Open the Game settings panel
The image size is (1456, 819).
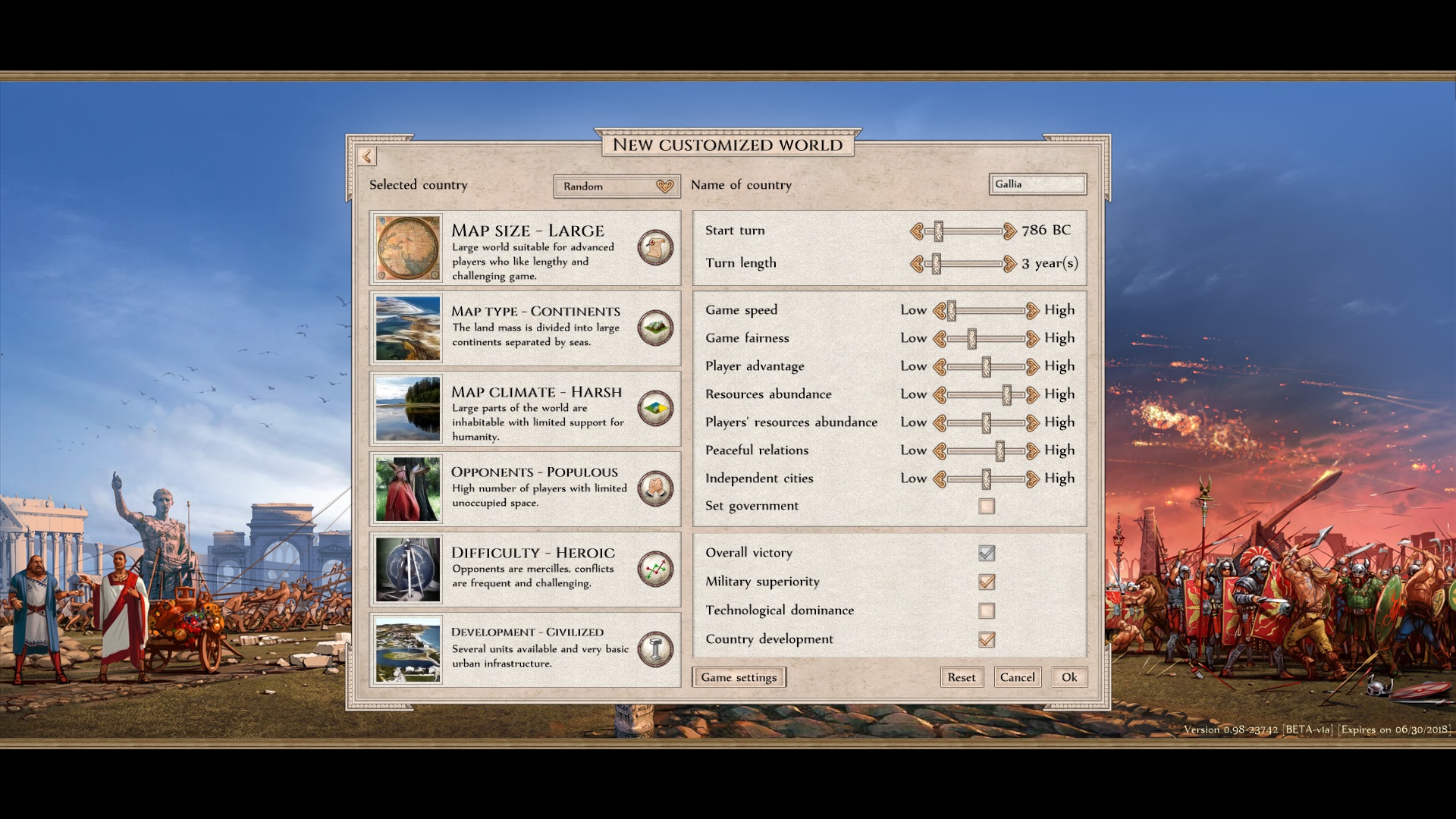[739, 676]
